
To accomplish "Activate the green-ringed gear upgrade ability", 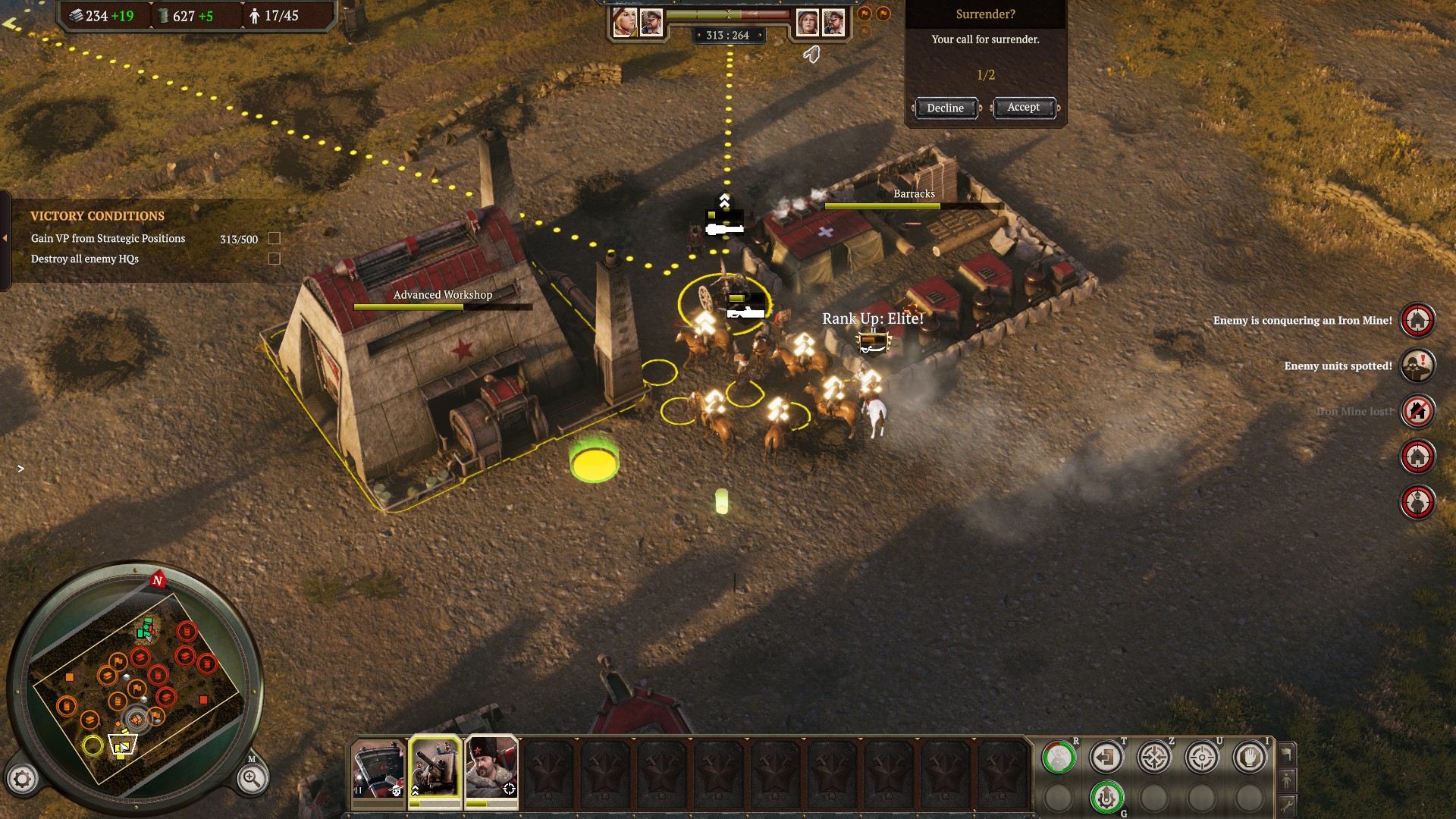I will click(x=1106, y=797).
